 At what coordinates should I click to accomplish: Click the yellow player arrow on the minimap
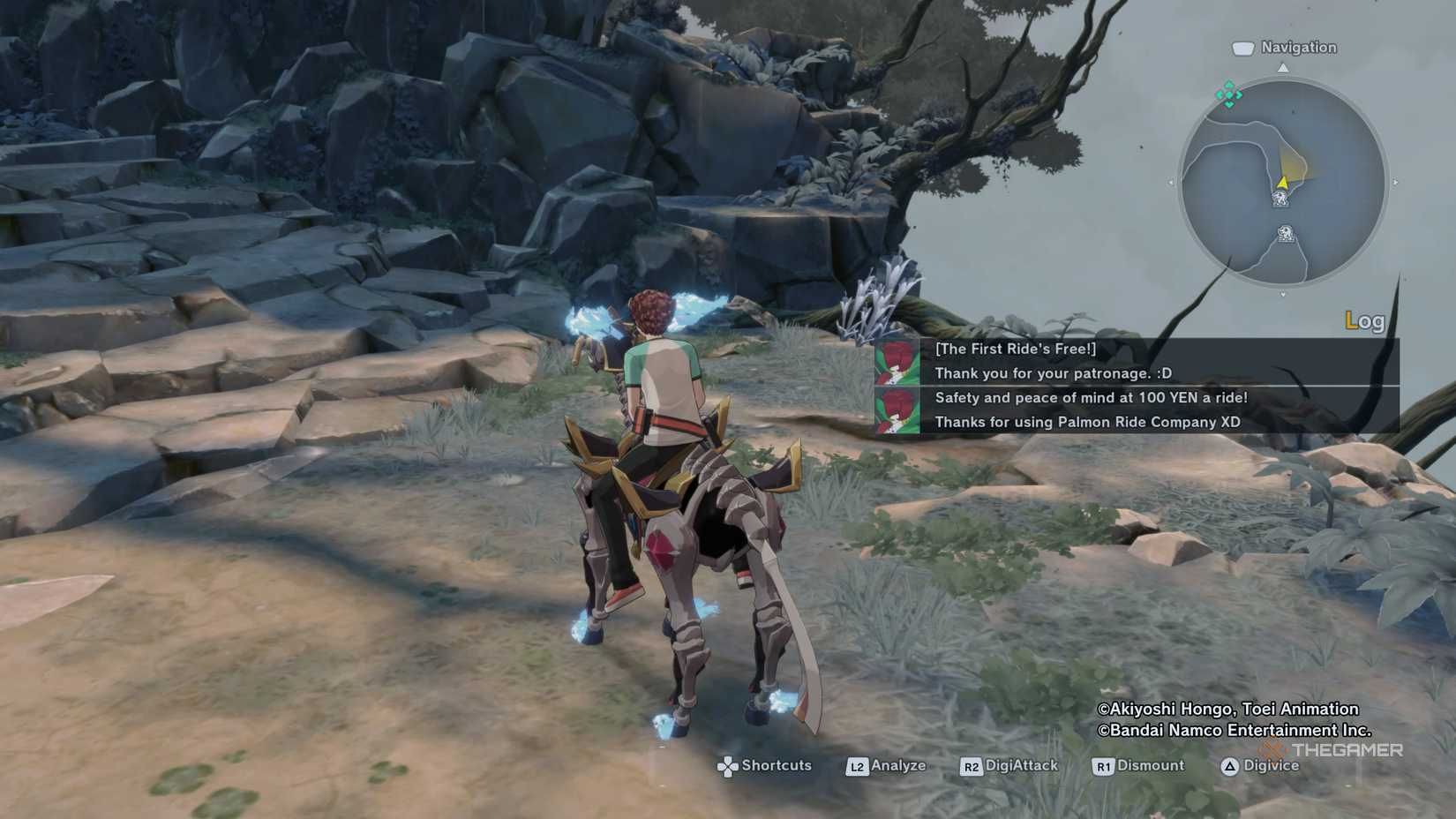(x=1282, y=183)
